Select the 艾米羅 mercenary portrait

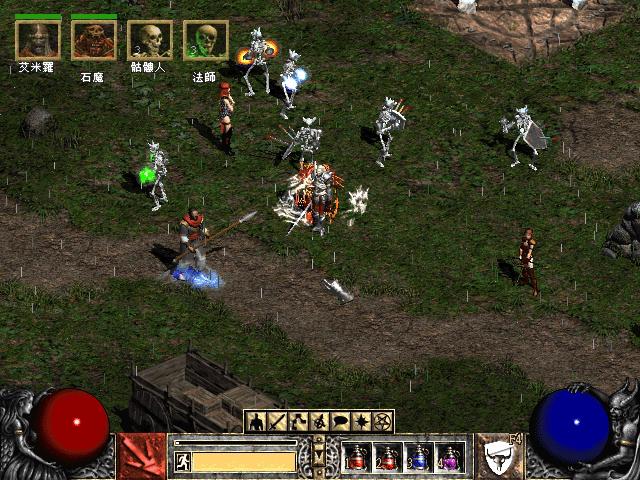pos(38,40)
